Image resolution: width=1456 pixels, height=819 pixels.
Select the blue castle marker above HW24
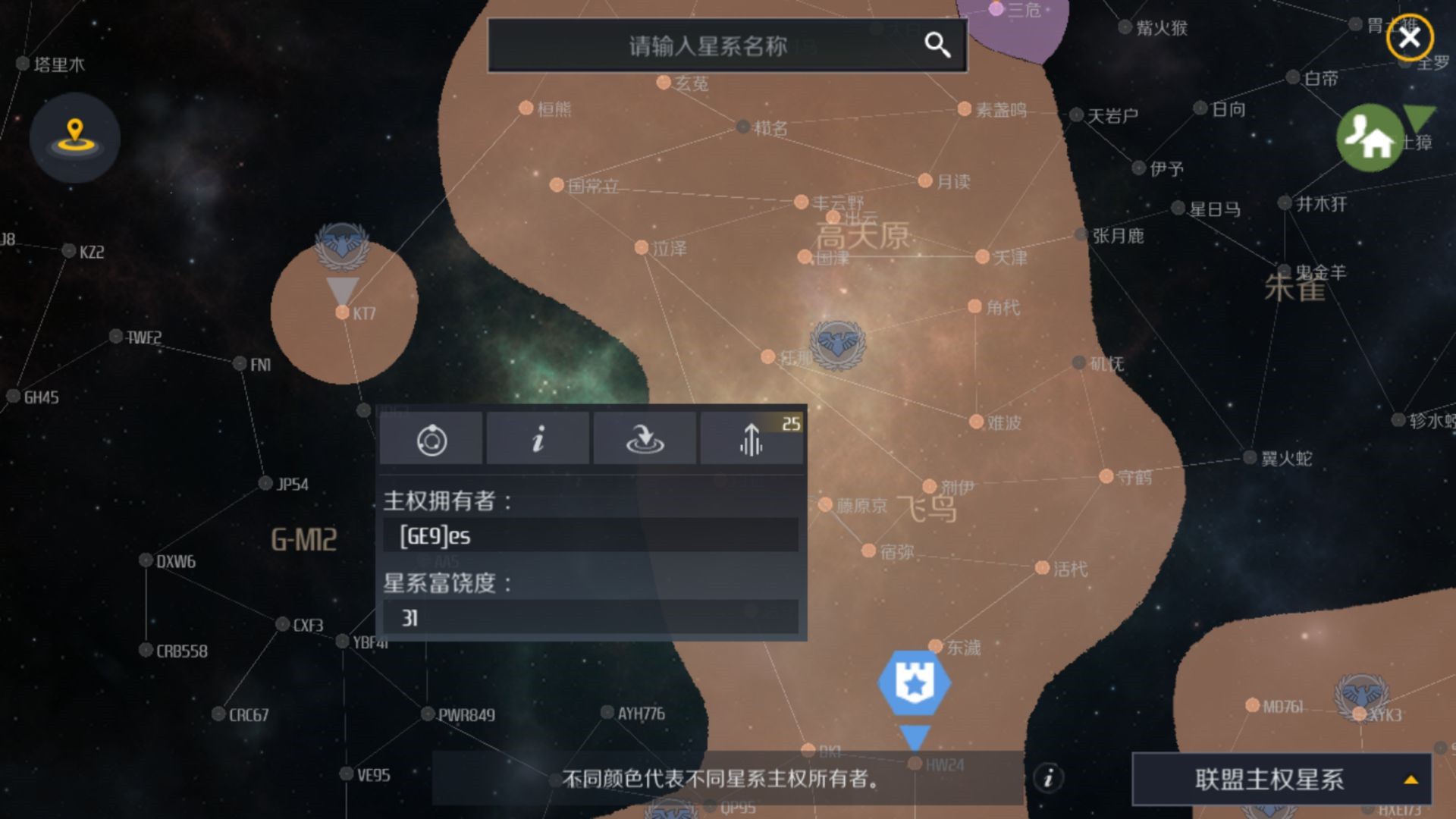click(914, 682)
